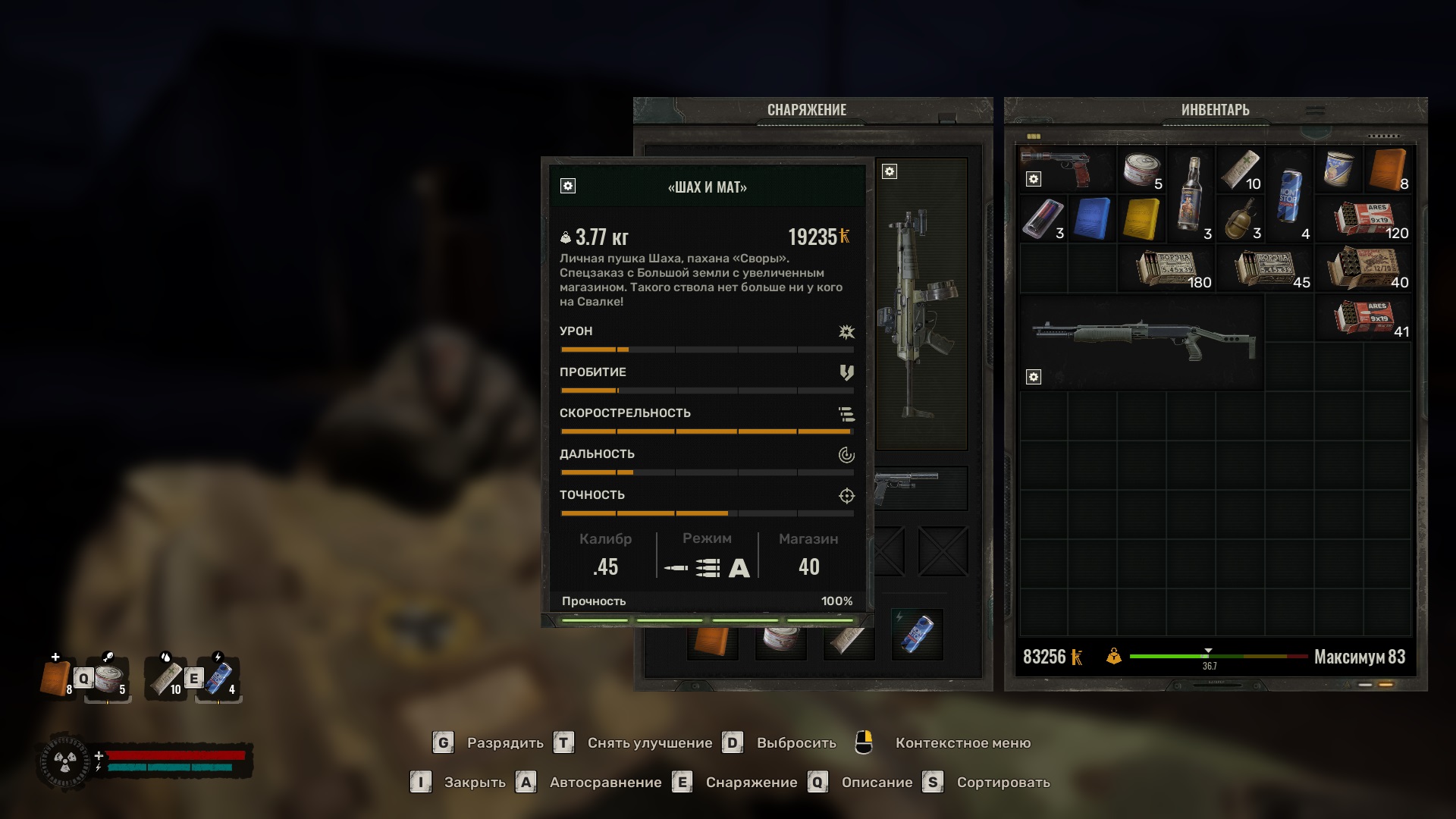Select the 5.45x39 ammo box with 45 rounds
This screenshot has width=1456, height=819.
click(x=1265, y=268)
